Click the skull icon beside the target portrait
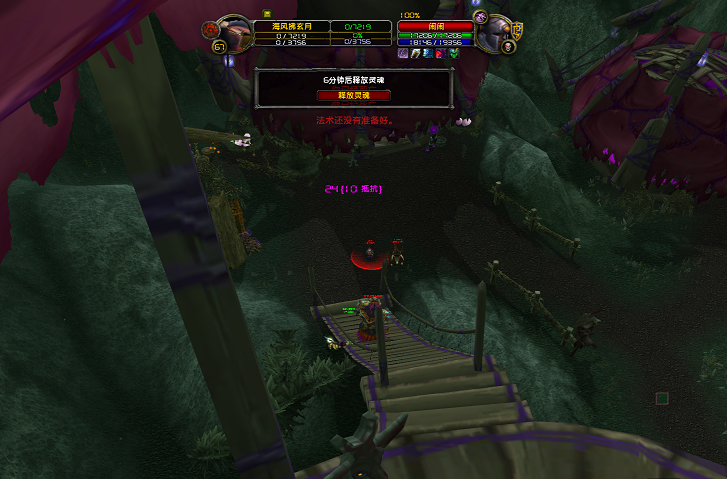The width and height of the screenshot is (727, 479). coord(507,46)
